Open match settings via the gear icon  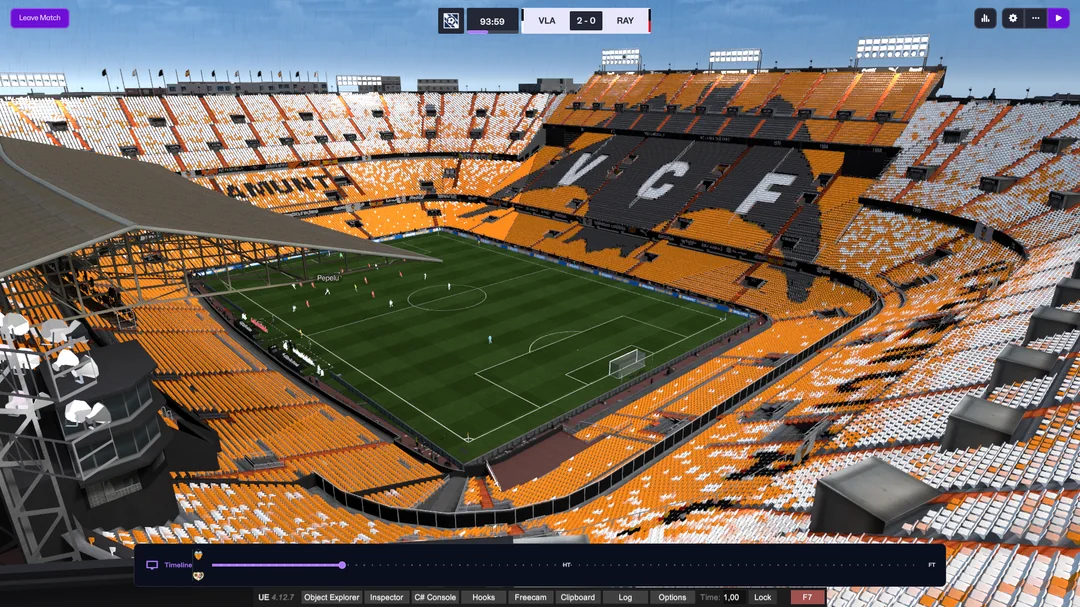coord(1012,18)
